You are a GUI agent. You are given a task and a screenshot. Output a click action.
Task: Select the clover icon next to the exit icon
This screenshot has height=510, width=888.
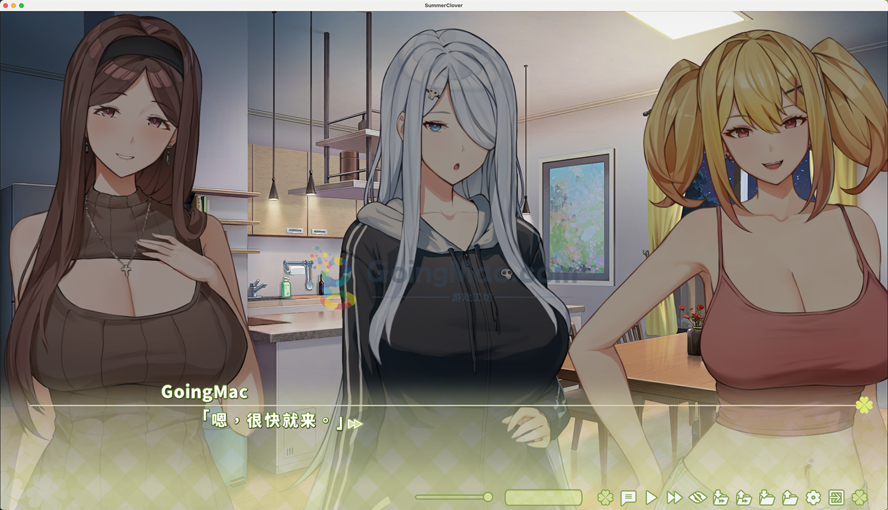(x=859, y=497)
